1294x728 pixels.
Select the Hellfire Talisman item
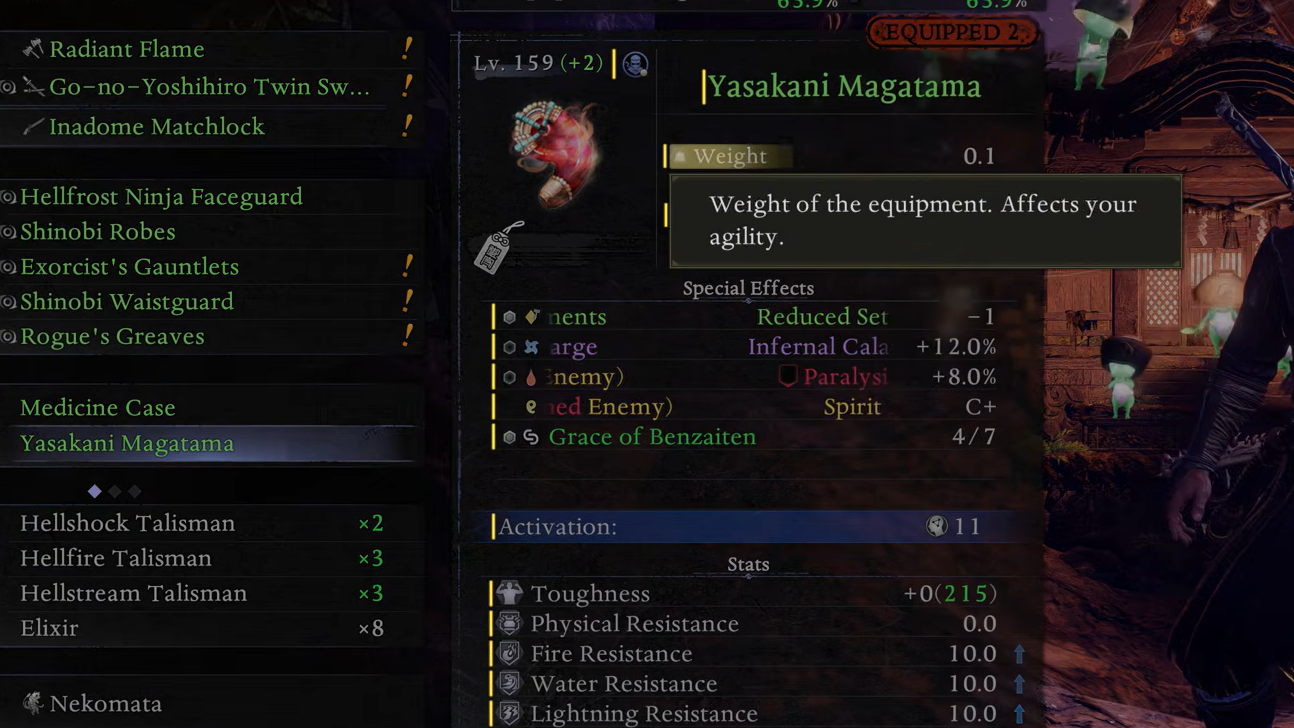(116, 558)
